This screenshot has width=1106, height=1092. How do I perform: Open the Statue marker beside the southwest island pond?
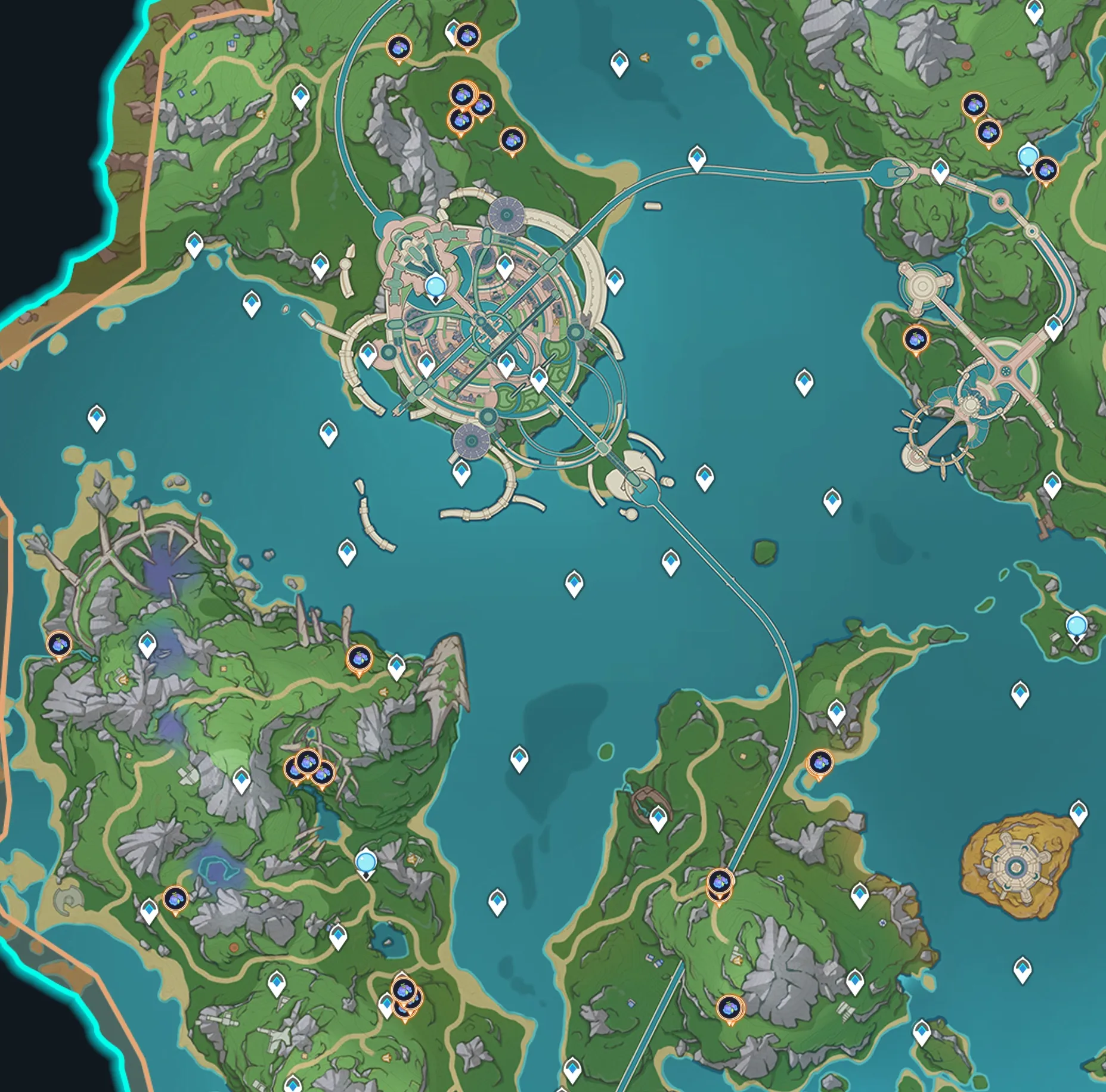tap(366, 863)
